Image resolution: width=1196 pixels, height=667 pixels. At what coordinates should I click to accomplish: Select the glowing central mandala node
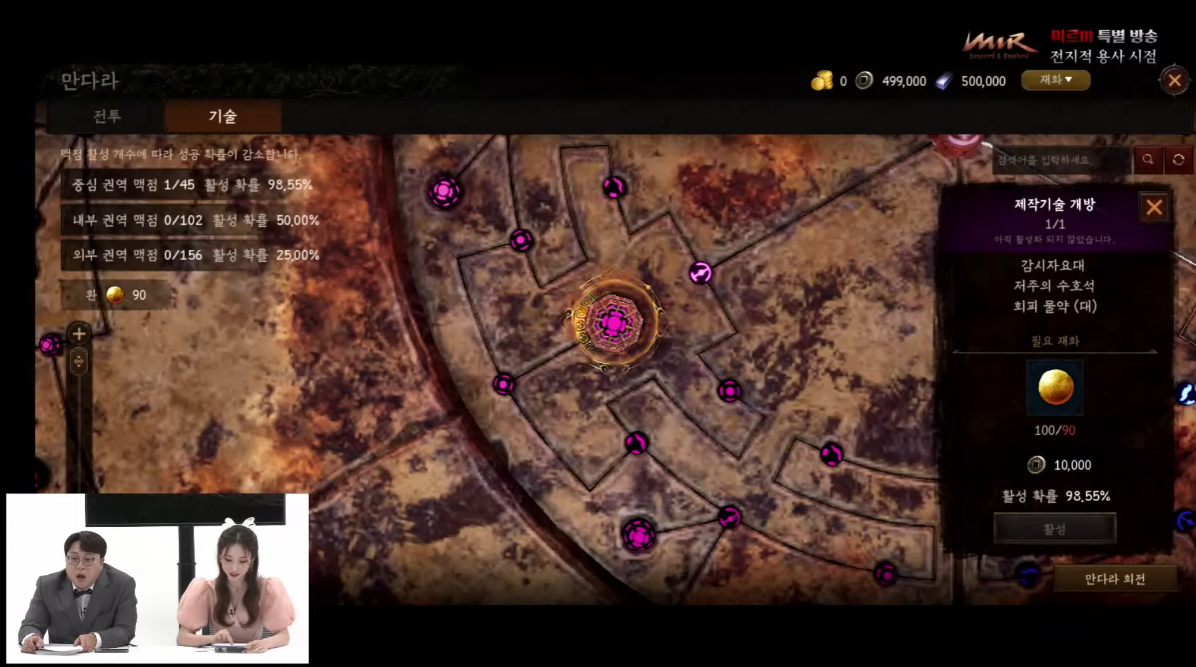point(611,323)
